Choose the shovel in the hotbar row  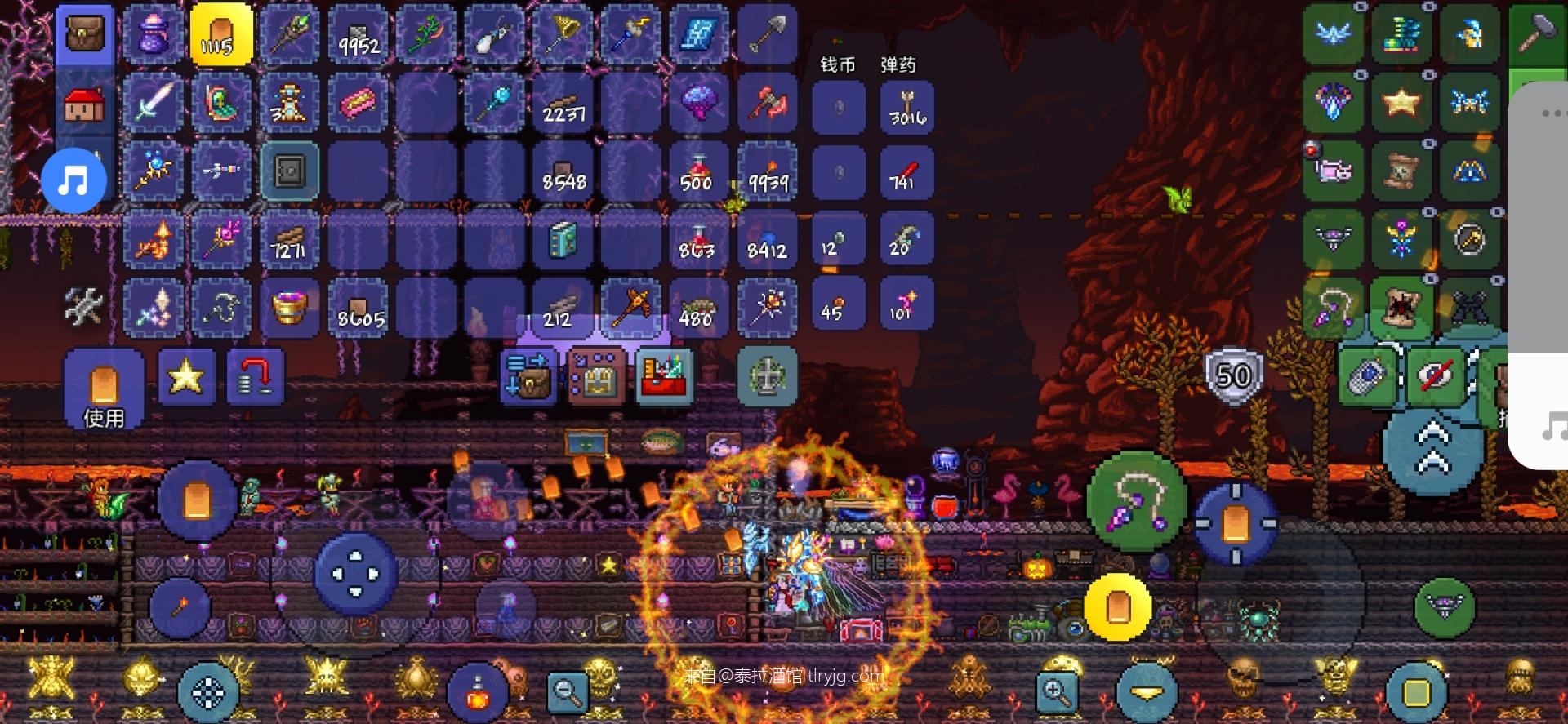(767, 35)
